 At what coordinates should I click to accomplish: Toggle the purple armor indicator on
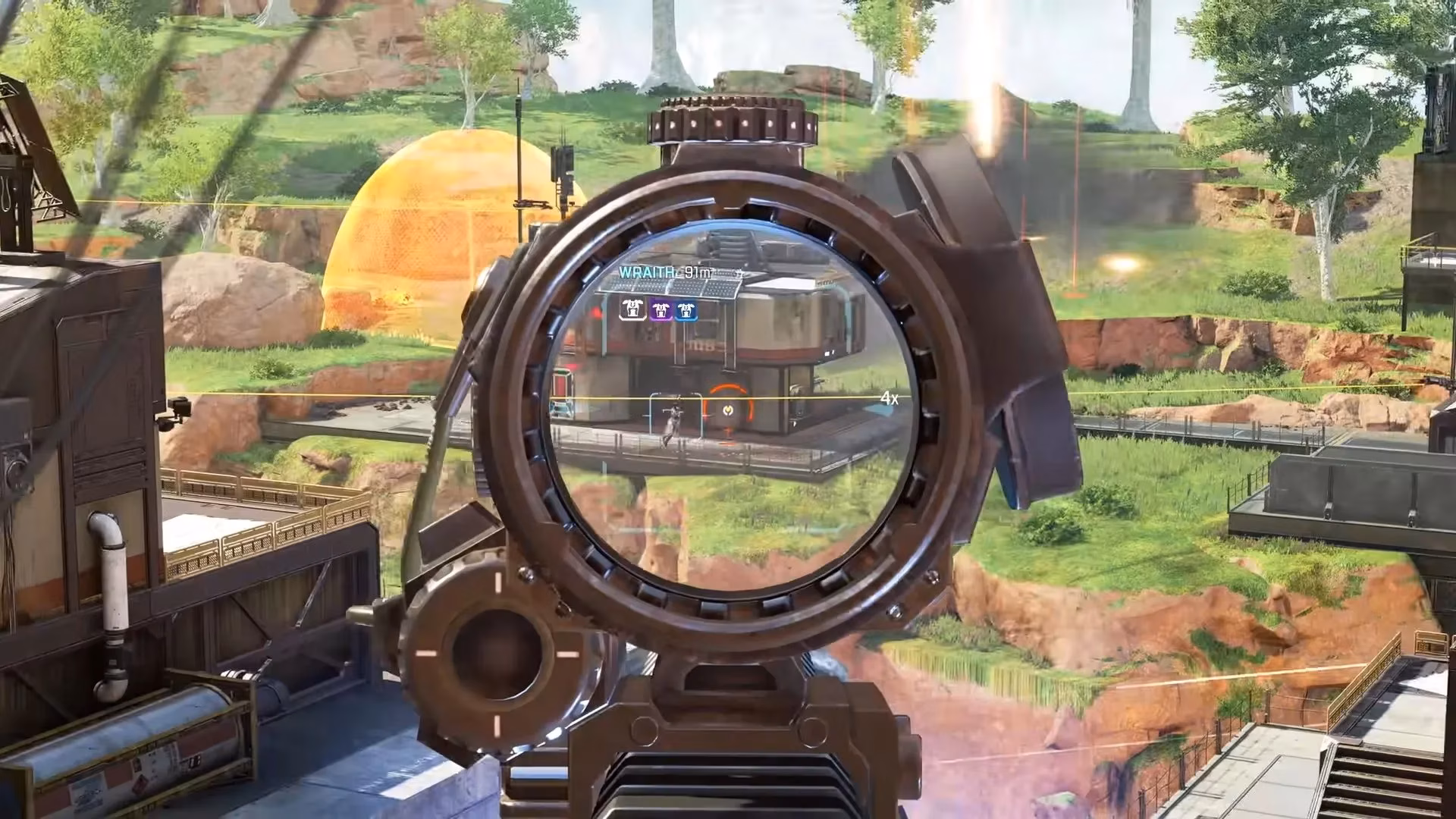[661, 309]
